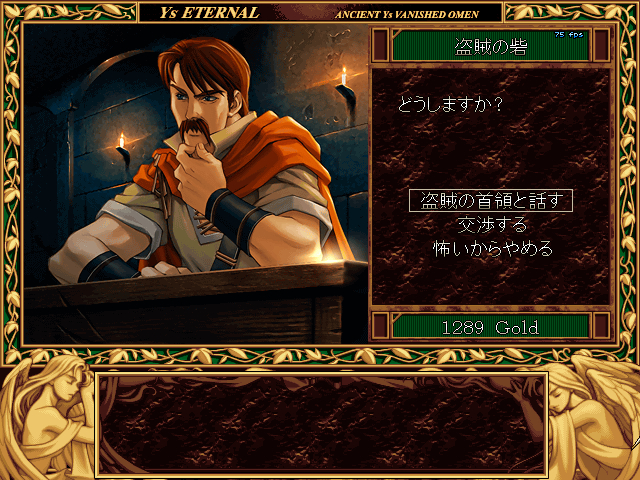Pick 怖いからやめる to leave
This screenshot has height=480, width=640.
click(x=491, y=247)
